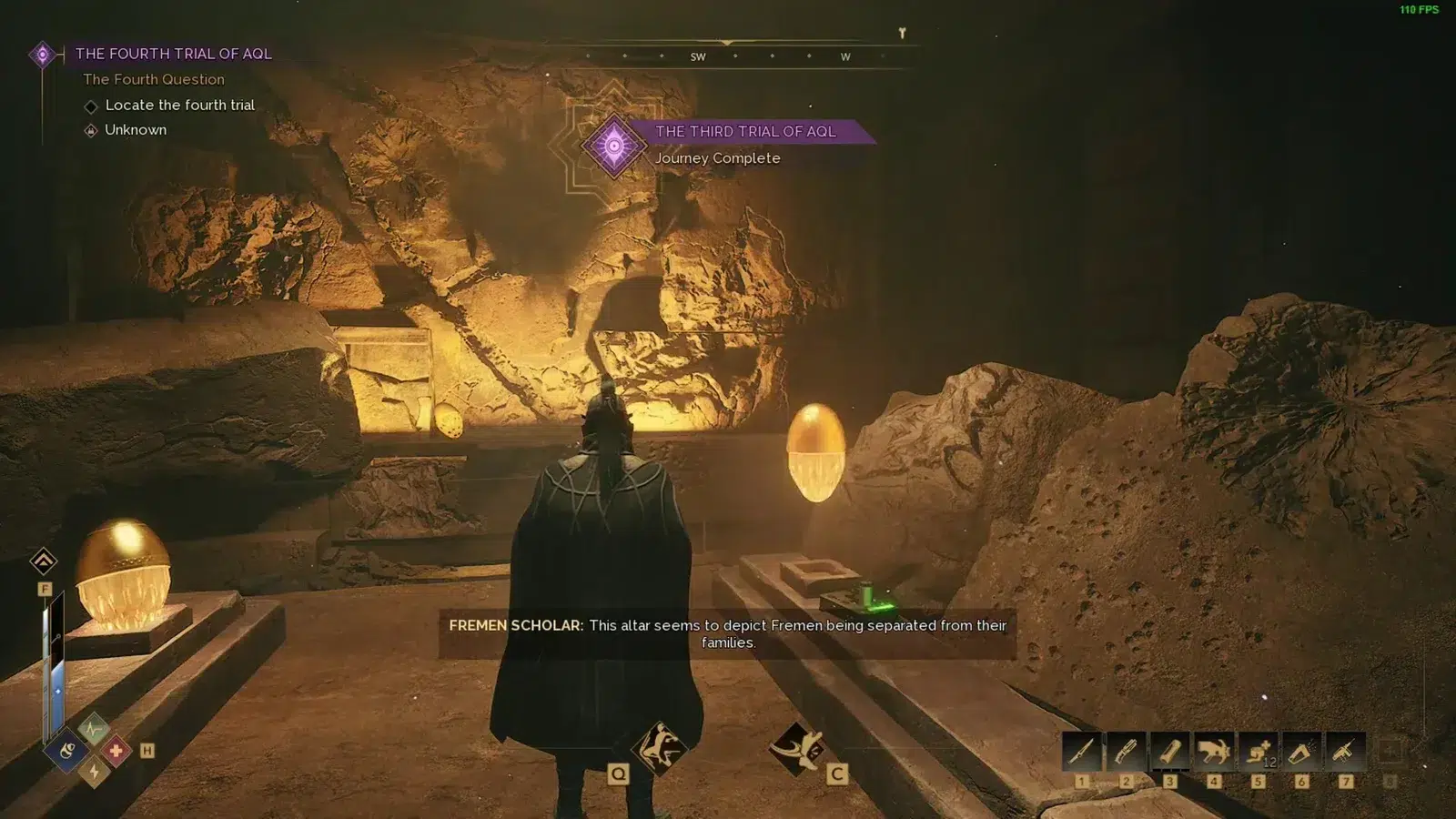Select the 'Locate the fourth trial' objective
The image size is (1456, 819).
pos(179,106)
